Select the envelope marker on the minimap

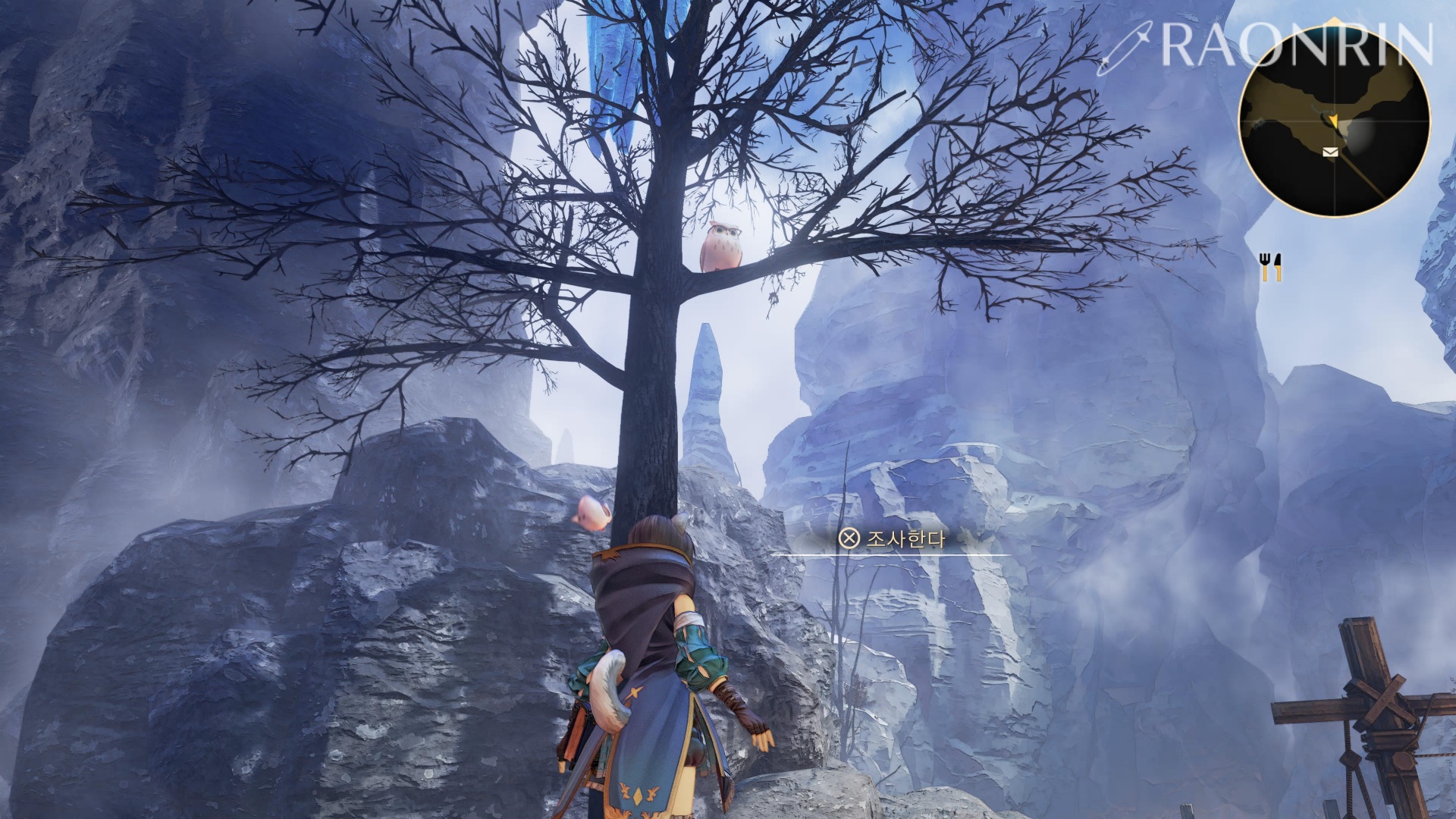1329,152
